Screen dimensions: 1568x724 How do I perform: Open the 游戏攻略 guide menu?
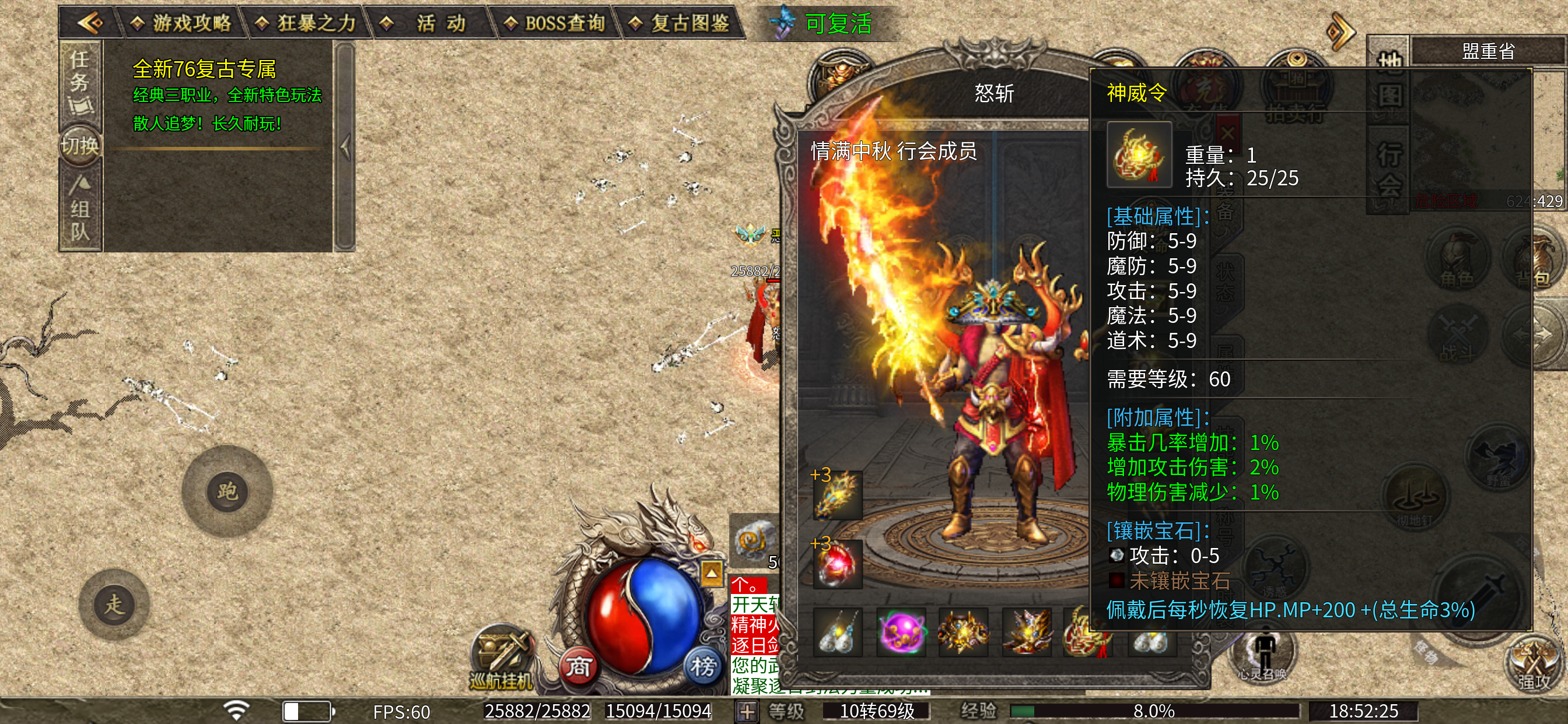[181, 23]
